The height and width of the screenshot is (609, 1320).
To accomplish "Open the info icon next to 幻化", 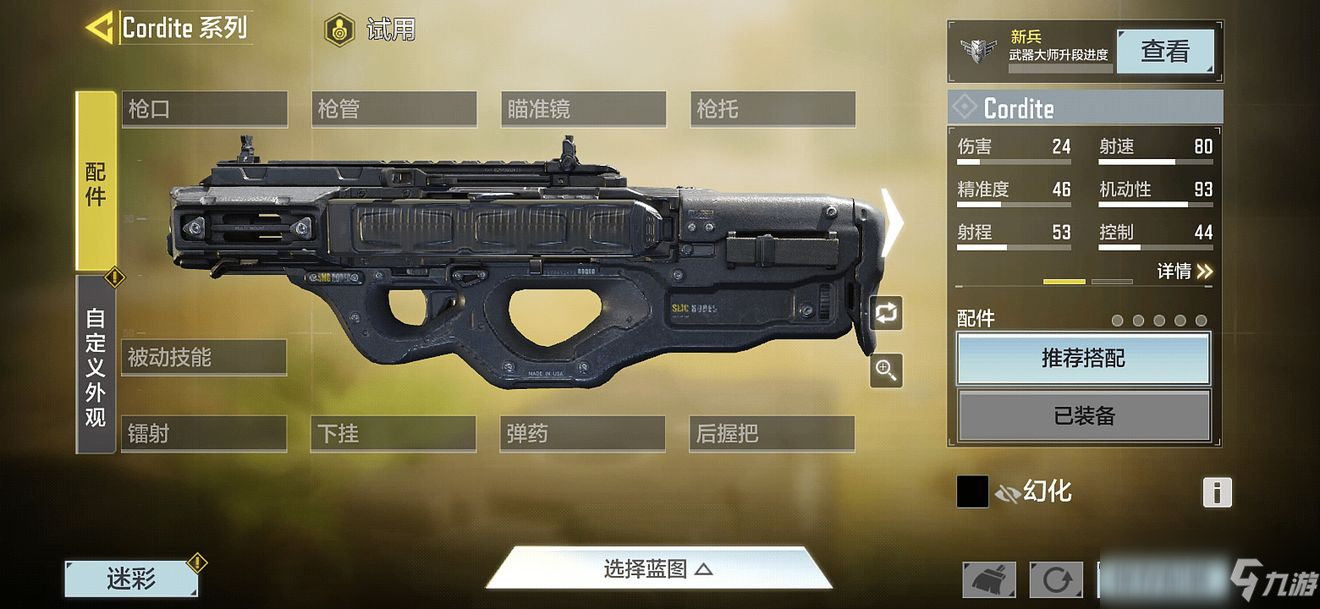I will pyautogui.click(x=1216, y=492).
